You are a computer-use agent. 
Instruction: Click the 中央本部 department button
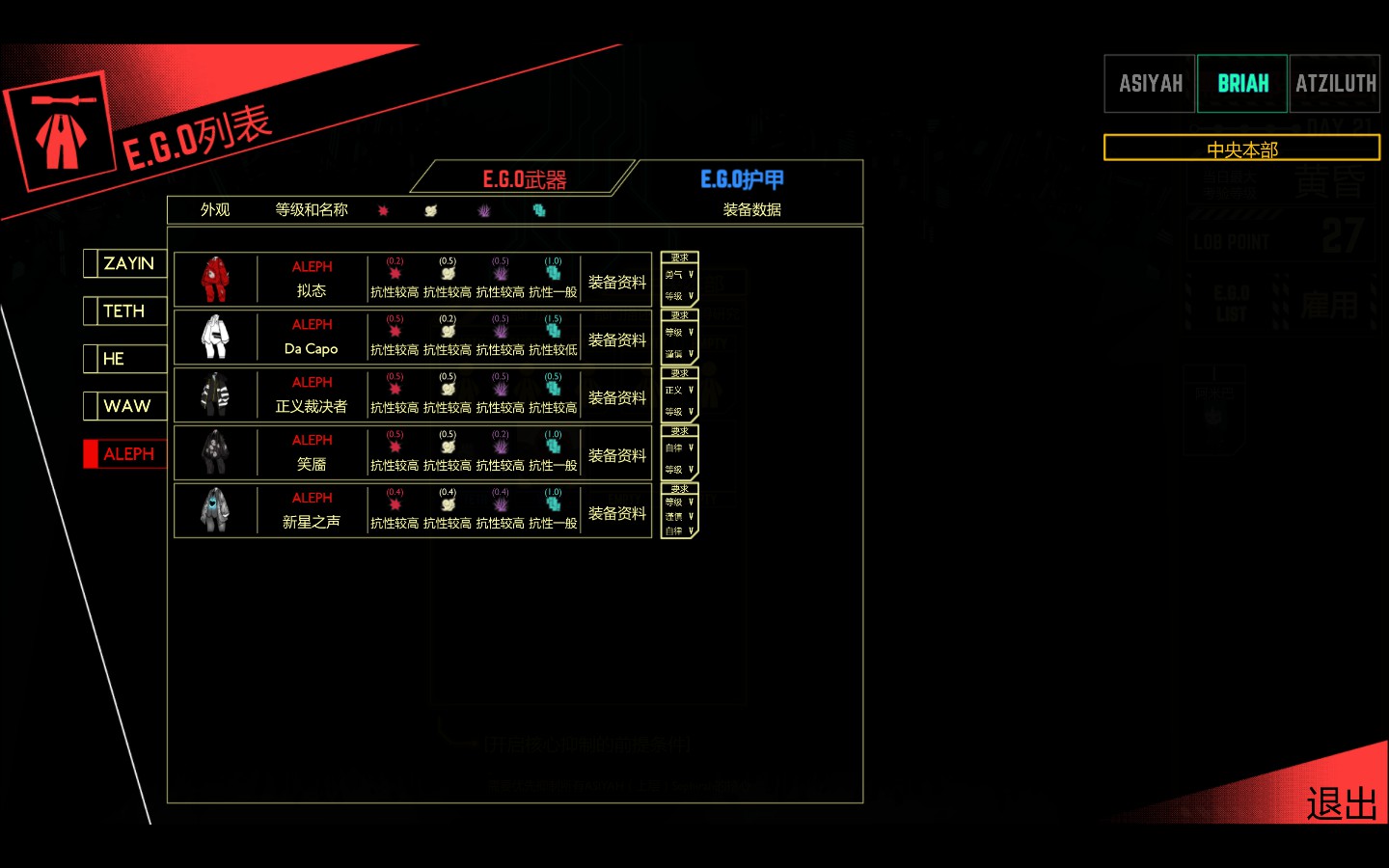(1241, 149)
